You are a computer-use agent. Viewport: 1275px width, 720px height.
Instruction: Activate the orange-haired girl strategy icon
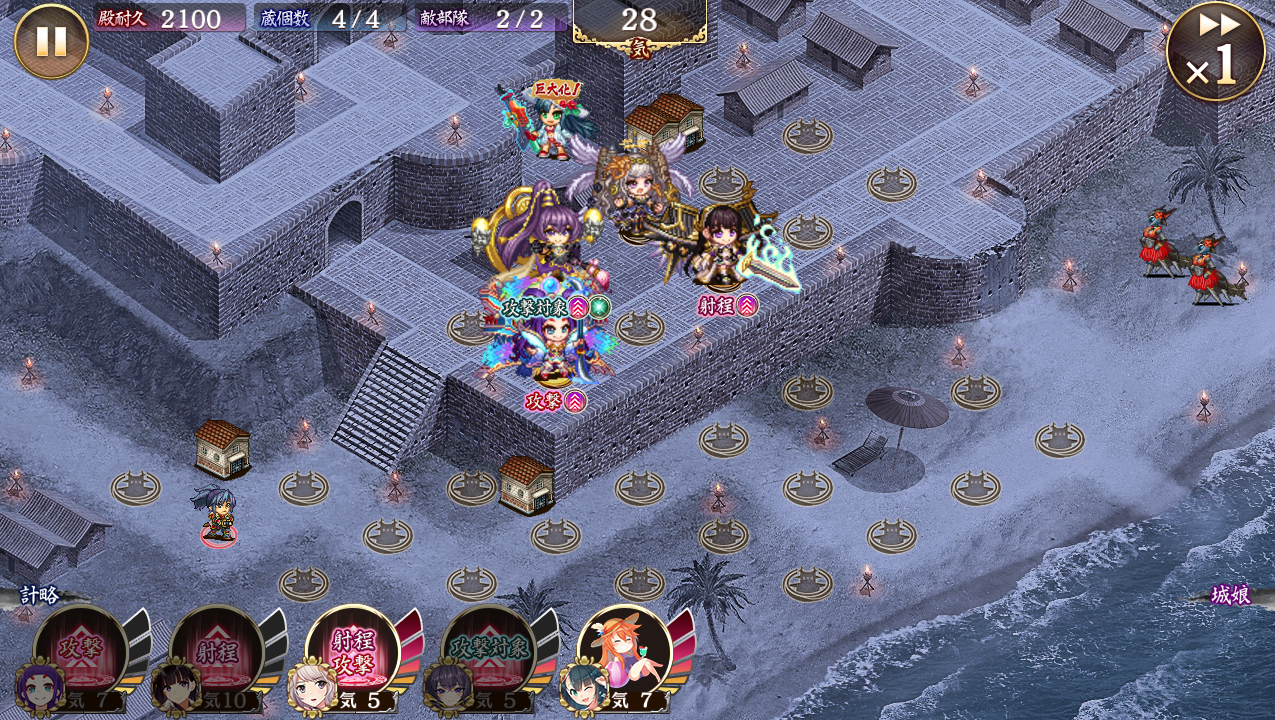click(624, 652)
